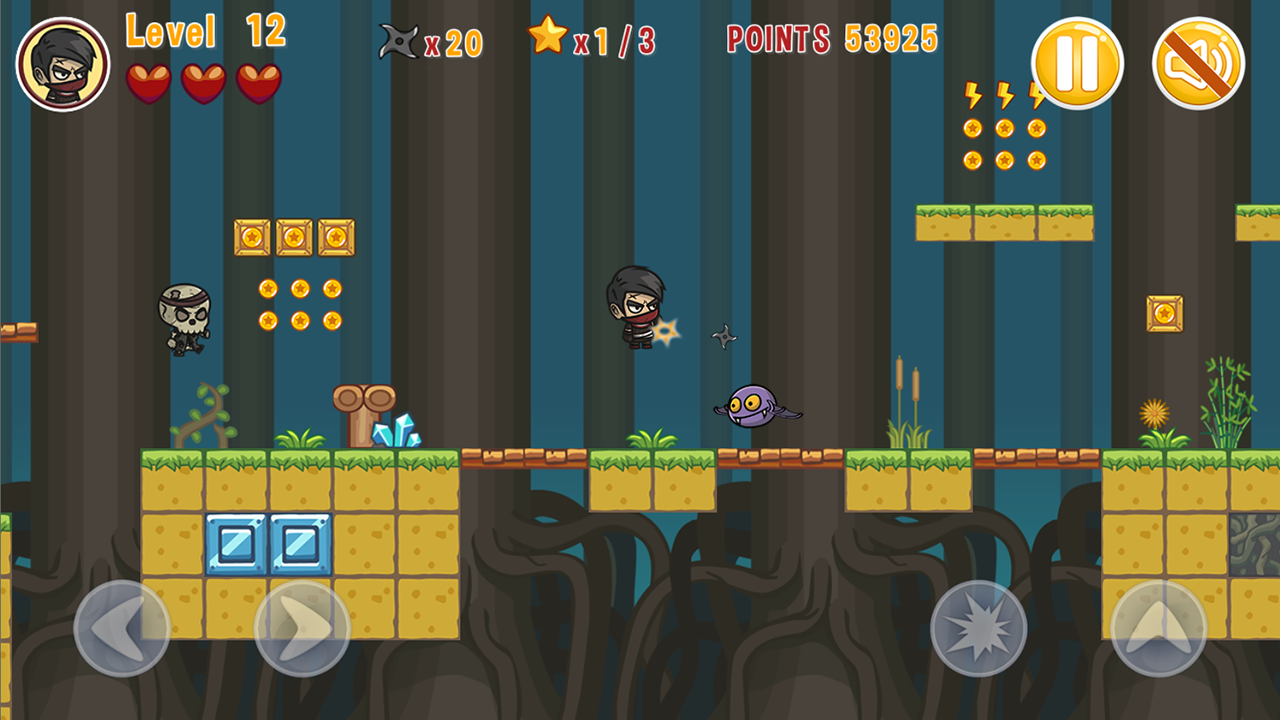Click the ninja character portrait
Viewport: 1280px width, 720px height.
63,64
